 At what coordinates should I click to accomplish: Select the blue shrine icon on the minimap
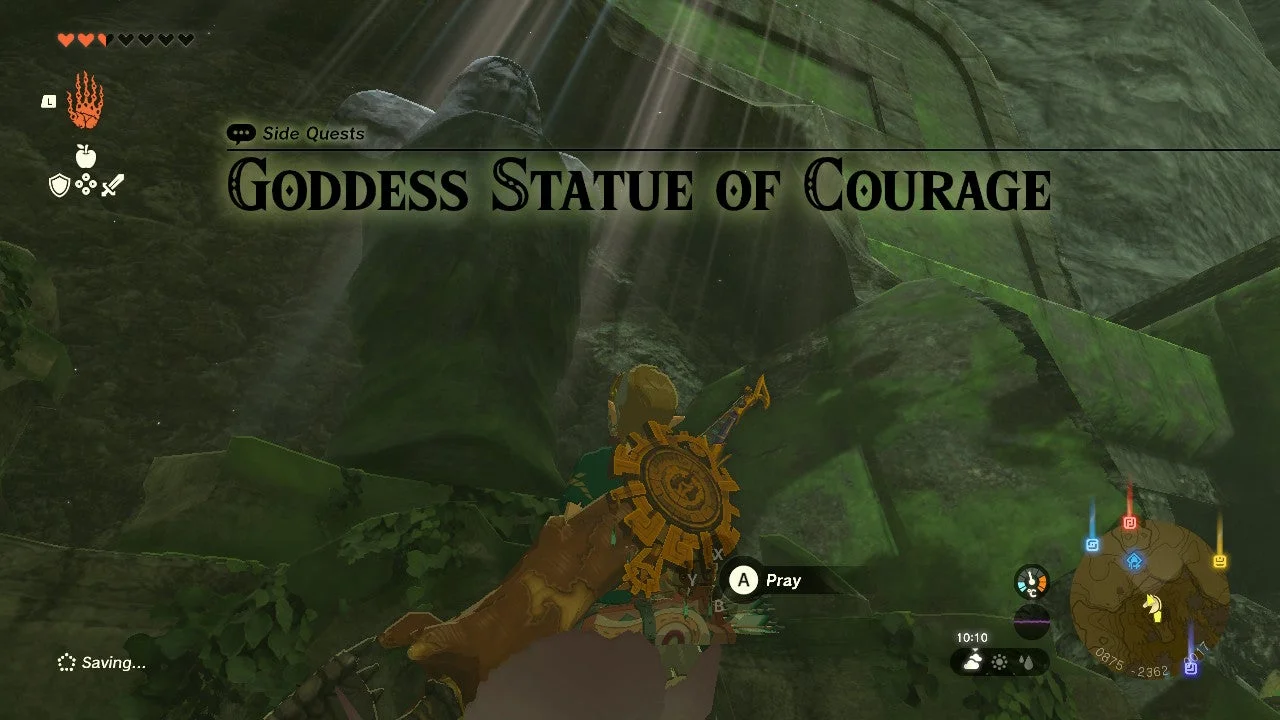(x=1135, y=562)
